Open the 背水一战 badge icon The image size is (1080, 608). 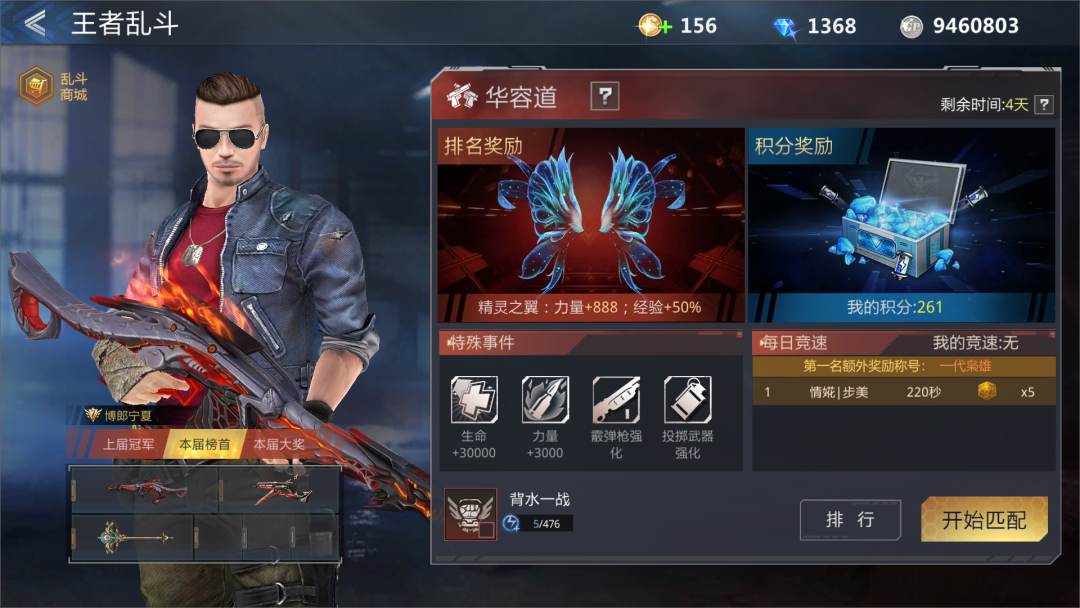pyautogui.click(x=470, y=515)
